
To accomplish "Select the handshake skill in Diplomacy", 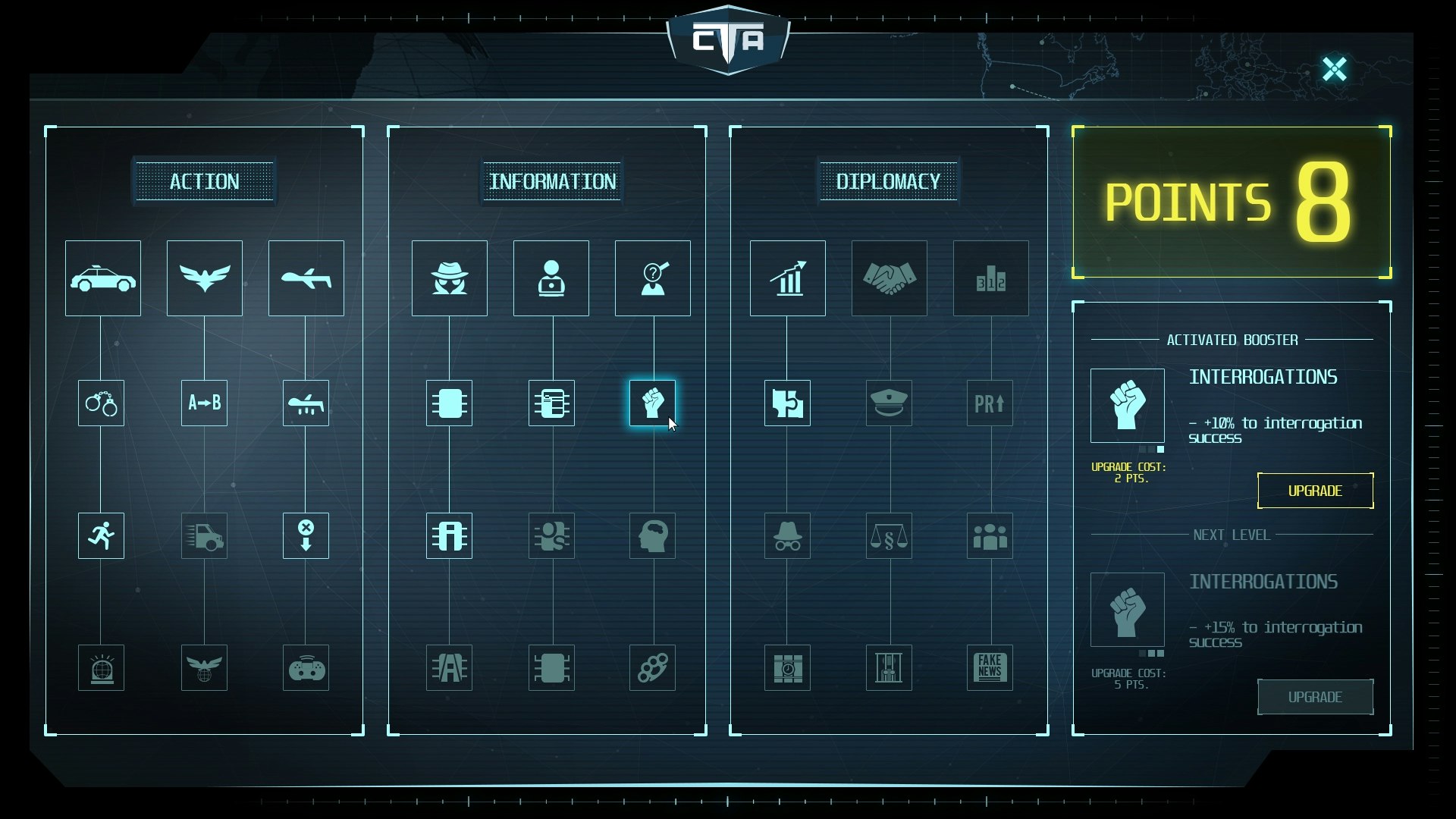I will (x=889, y=278).
